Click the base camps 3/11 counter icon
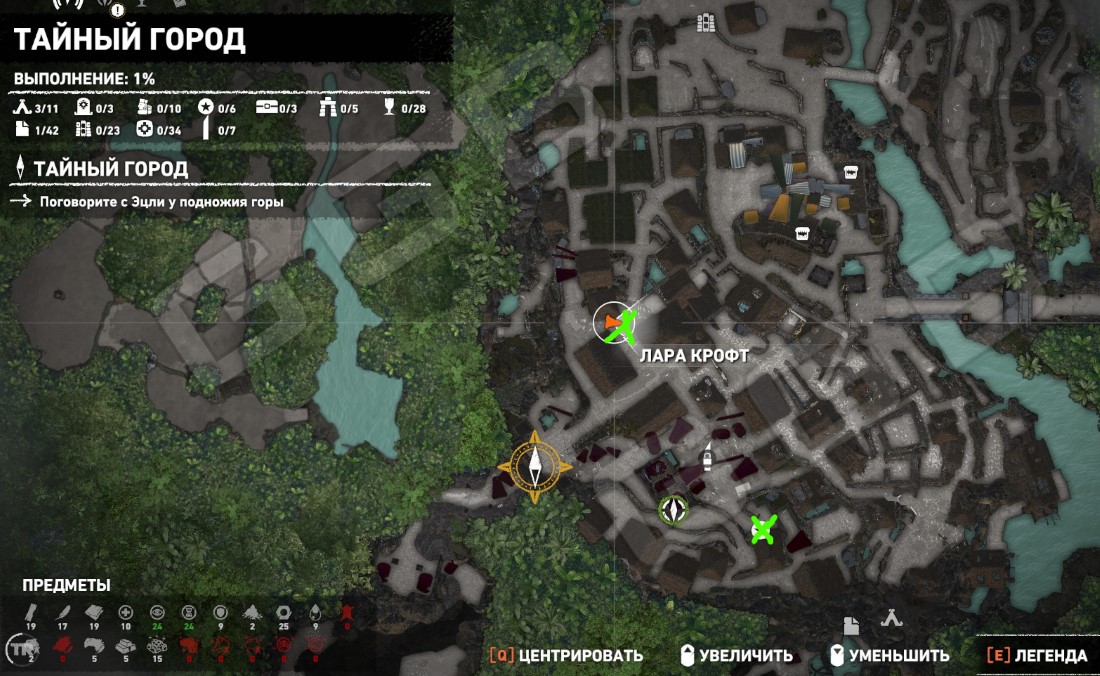Image resolution: width=1100 pixels, height=676 pixels. click(23, 108)
